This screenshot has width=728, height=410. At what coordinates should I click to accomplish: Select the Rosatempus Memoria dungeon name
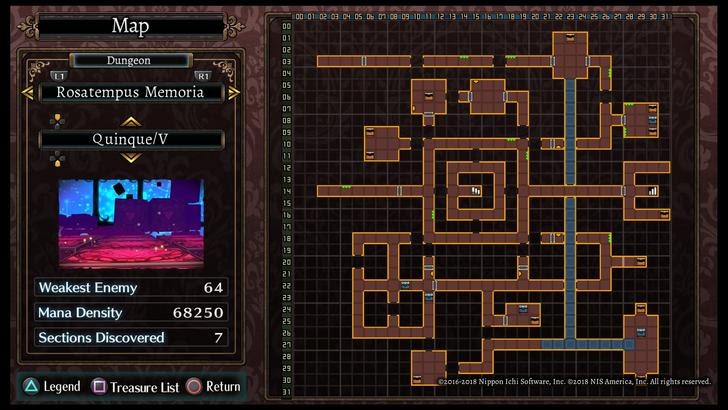[132, 92]
